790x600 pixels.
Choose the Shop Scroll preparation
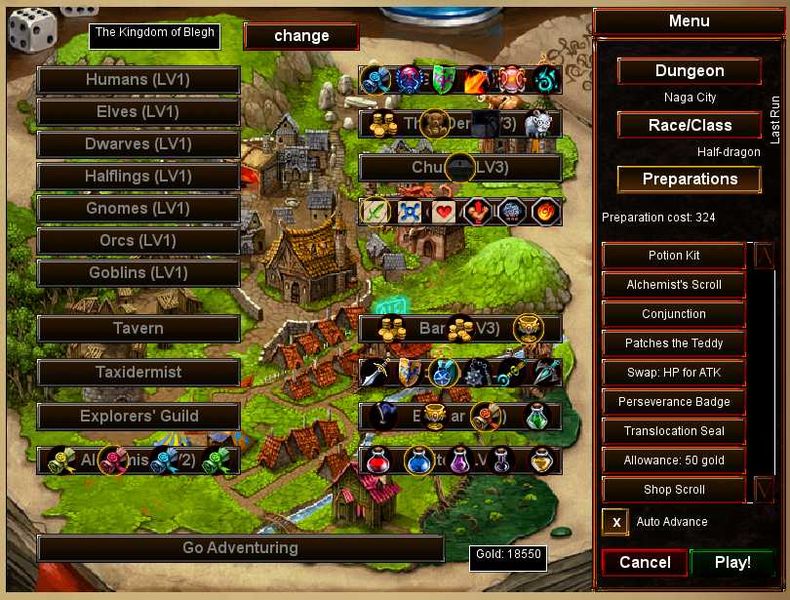point(673,489)
